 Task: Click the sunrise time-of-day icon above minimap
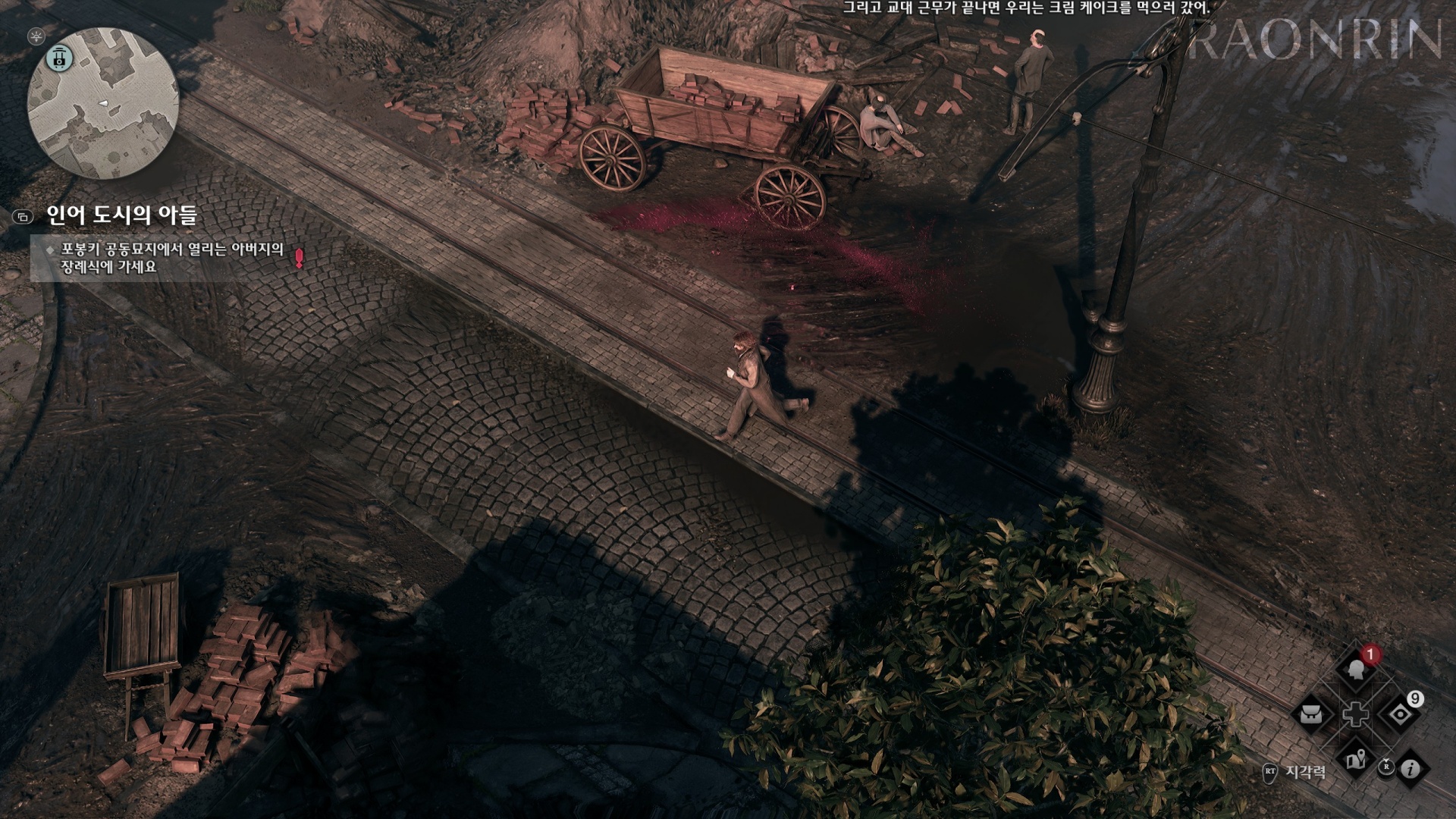[36, 36]
